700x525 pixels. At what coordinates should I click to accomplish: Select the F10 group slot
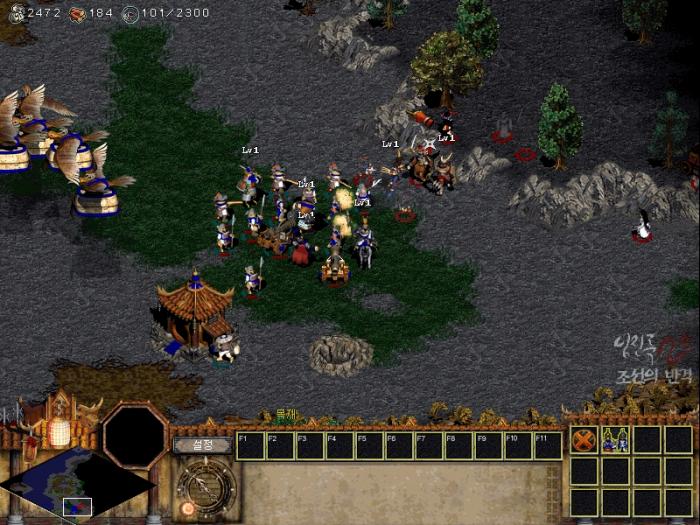(x=519, y=446)
